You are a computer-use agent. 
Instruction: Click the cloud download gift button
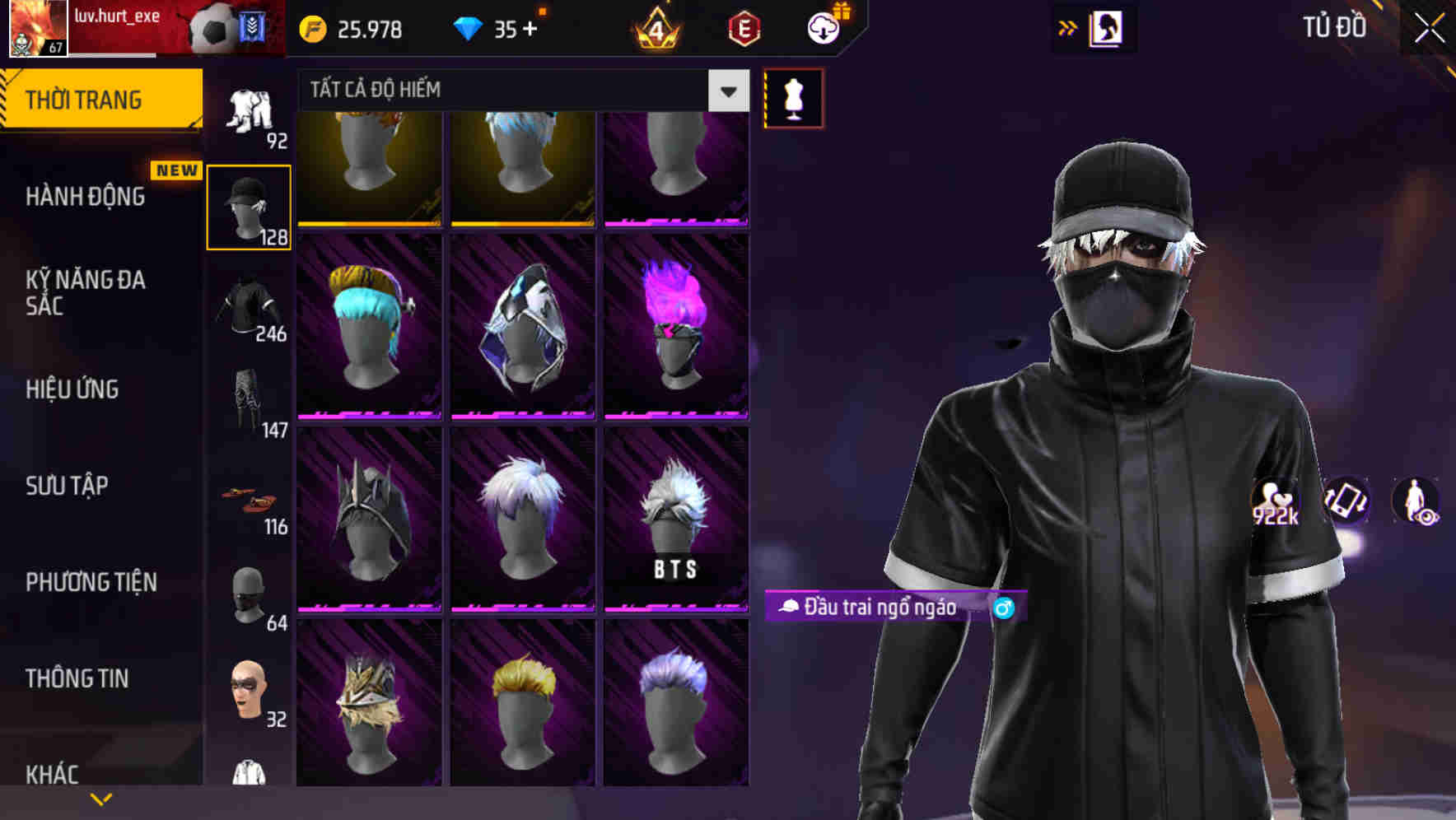pyautogui.click(x=822, y=27)
